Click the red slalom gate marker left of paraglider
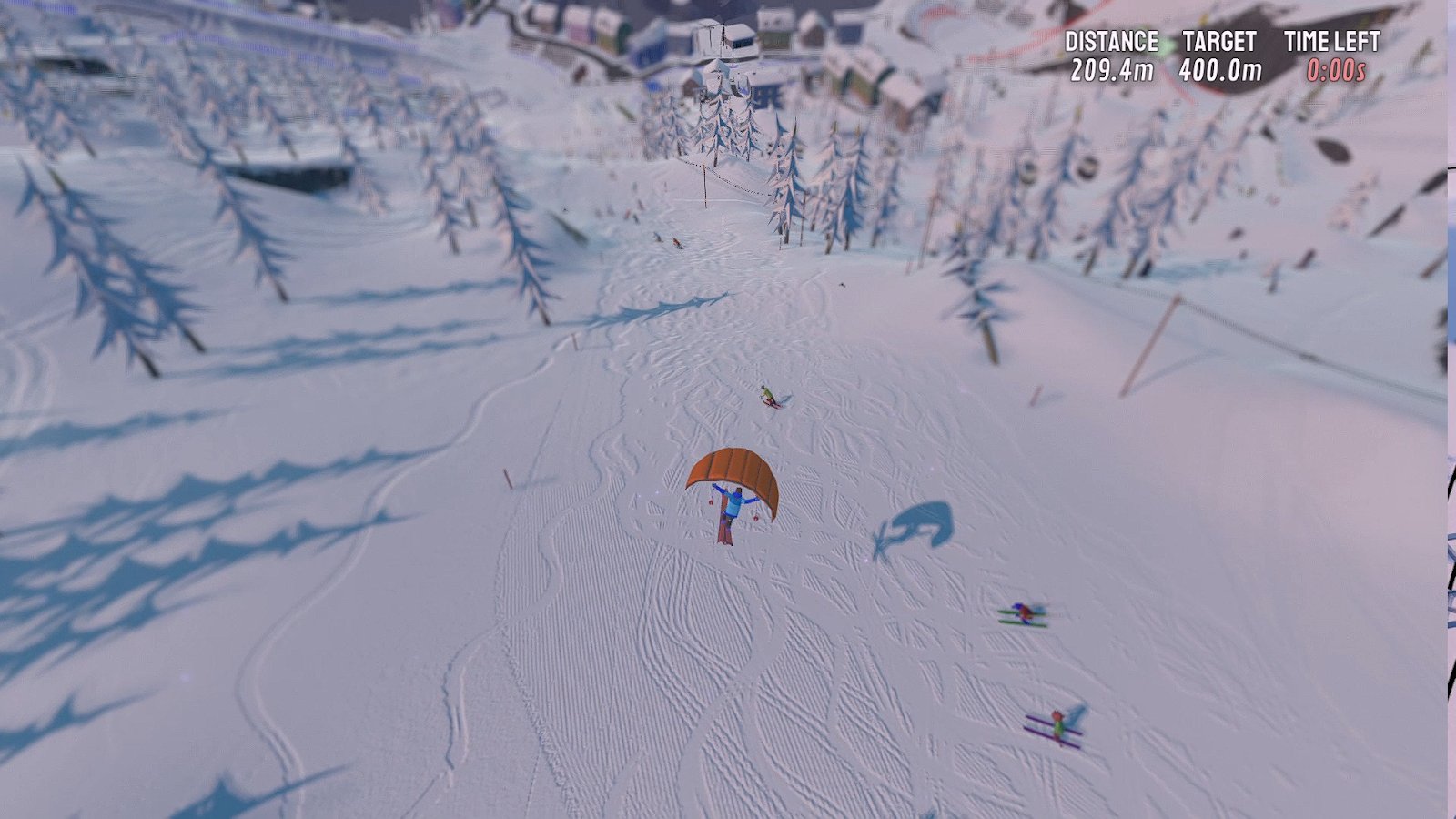The width and height of the screenshot is (1456, 819). (506, 478)
